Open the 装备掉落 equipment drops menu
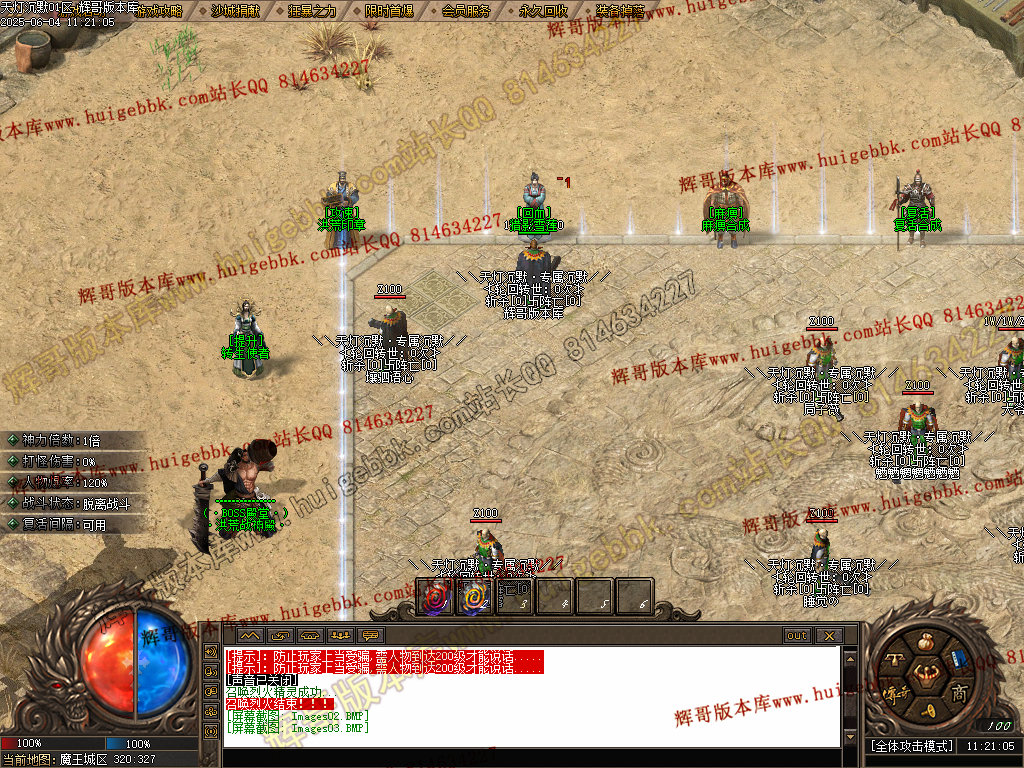The width and height of the screenshot is (1024, 768). [x=620, y=11]
